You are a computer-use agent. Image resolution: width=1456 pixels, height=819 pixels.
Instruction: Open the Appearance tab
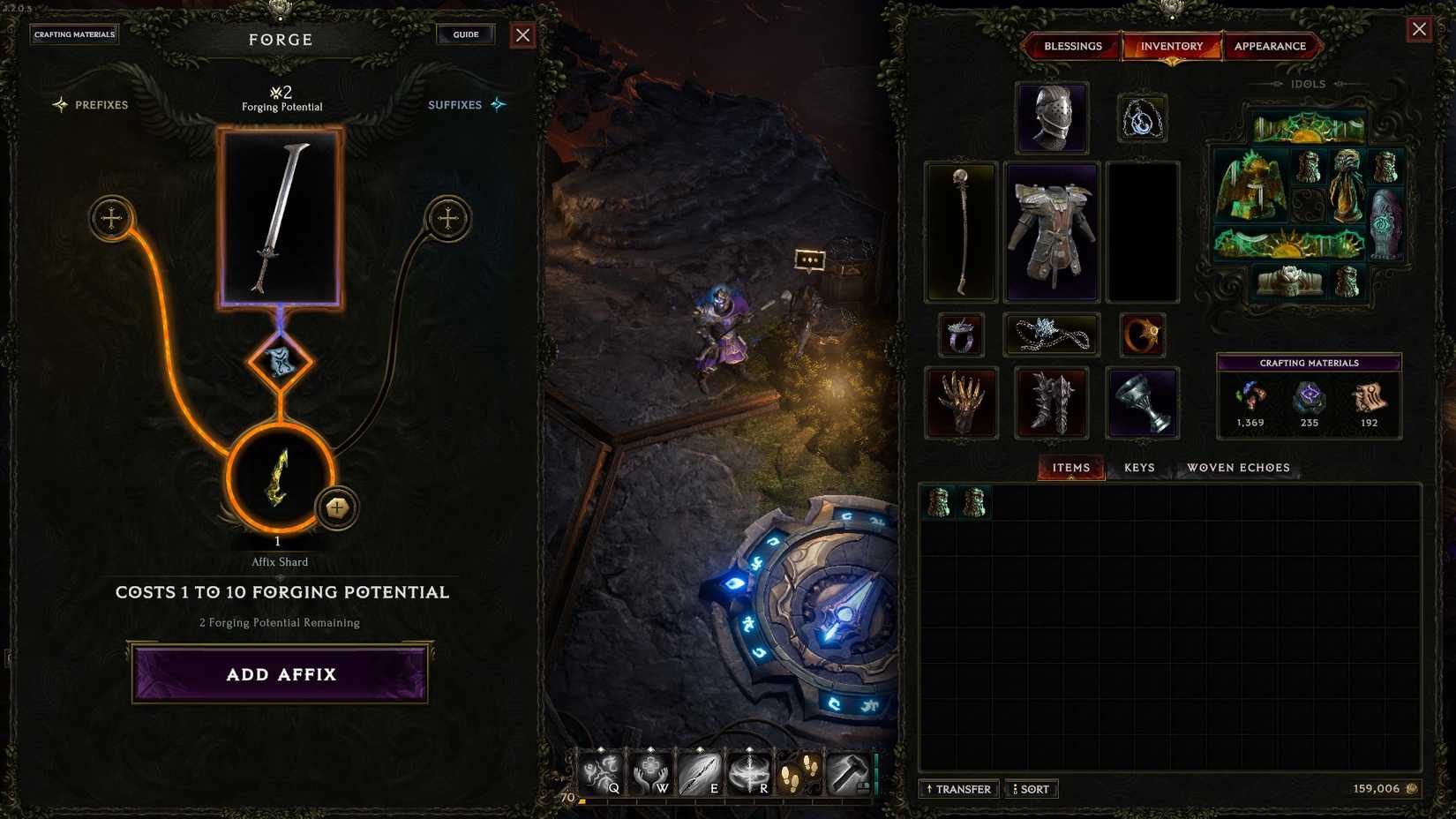click(x=1272, y=46)
